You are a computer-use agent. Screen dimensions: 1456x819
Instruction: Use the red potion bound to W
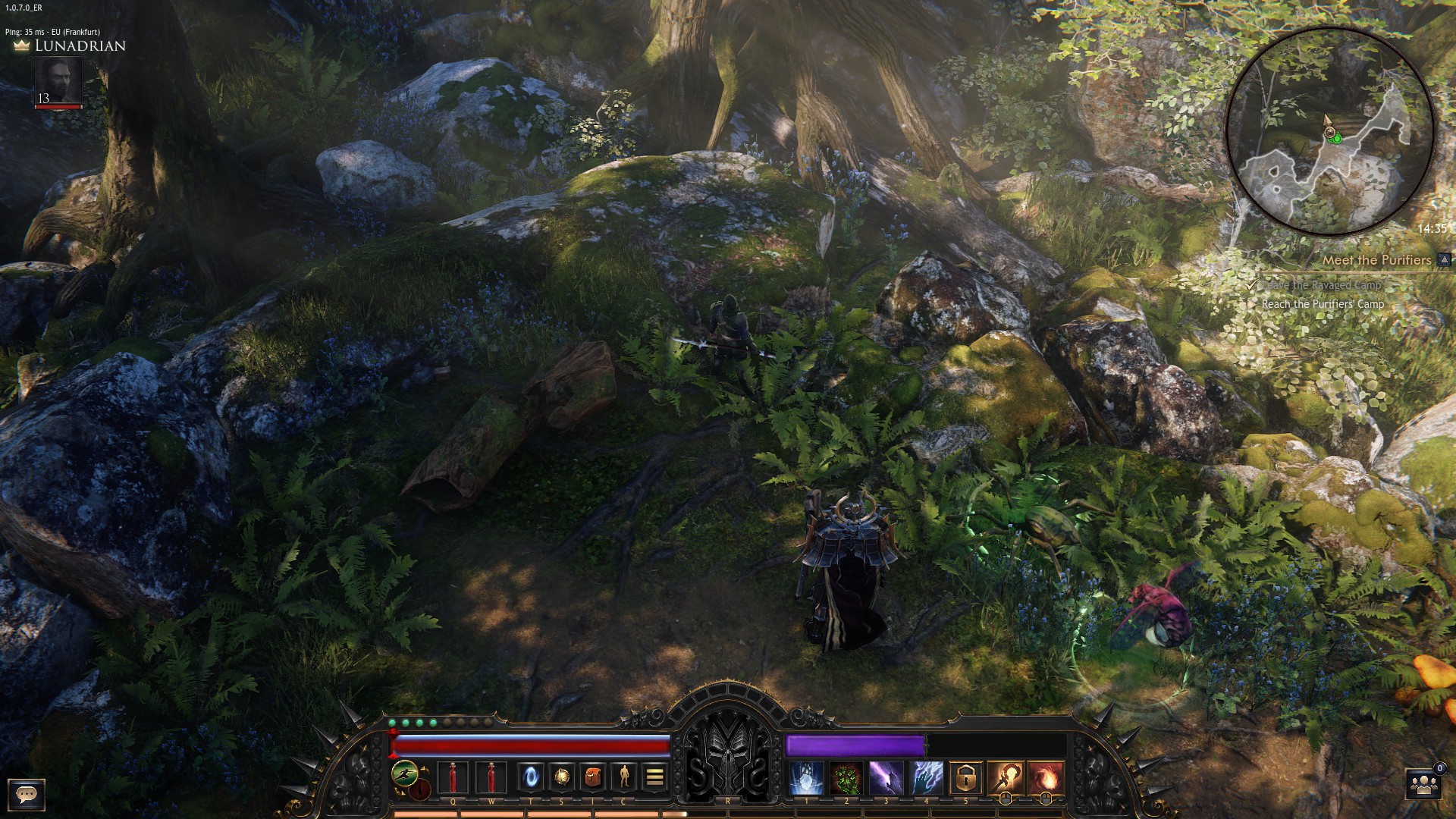coord(491,778)
